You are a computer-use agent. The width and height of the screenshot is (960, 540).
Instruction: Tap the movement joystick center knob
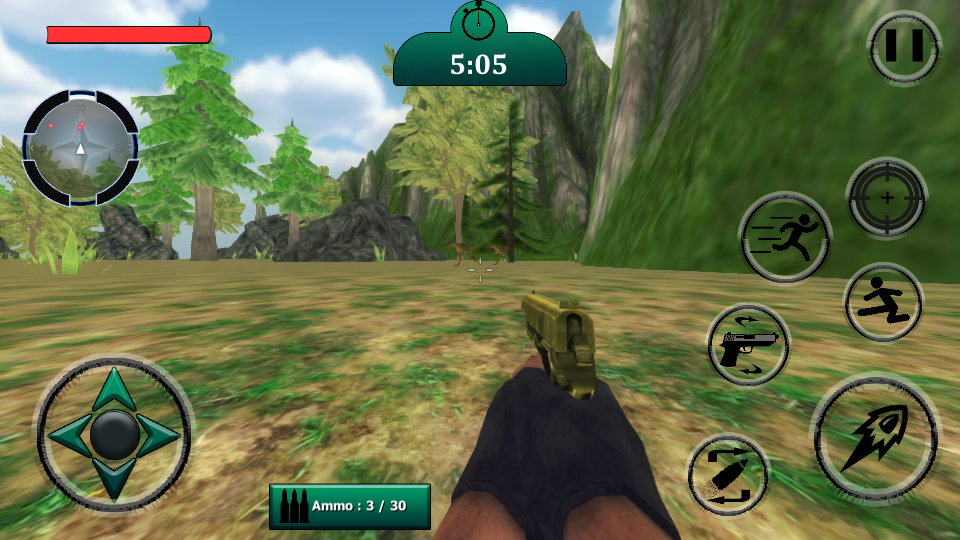point(113,434)
